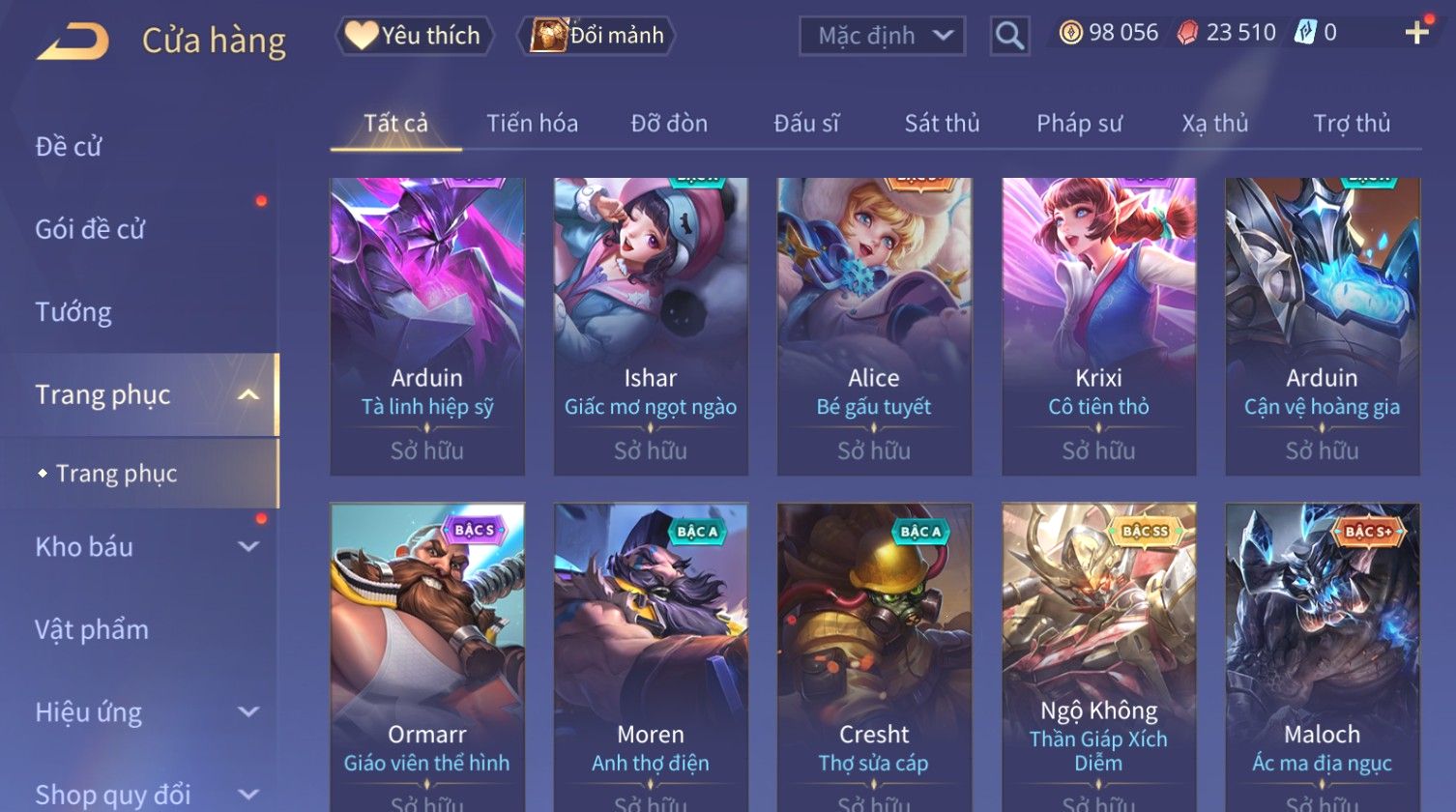Open Đổi mảnh fragment exchange

(x=597, y=36)
